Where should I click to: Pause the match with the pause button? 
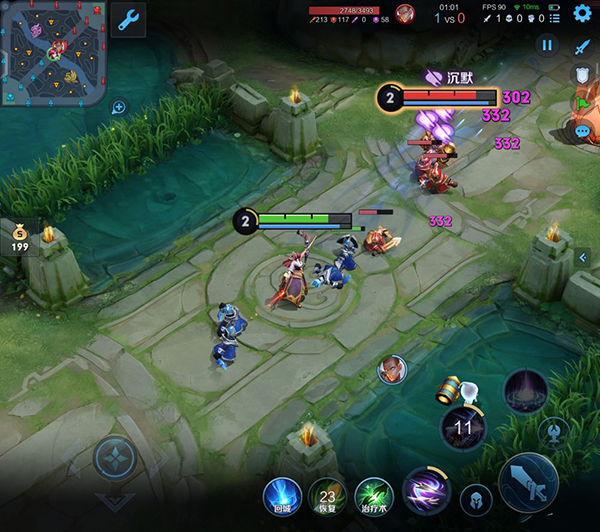[547, 45]
